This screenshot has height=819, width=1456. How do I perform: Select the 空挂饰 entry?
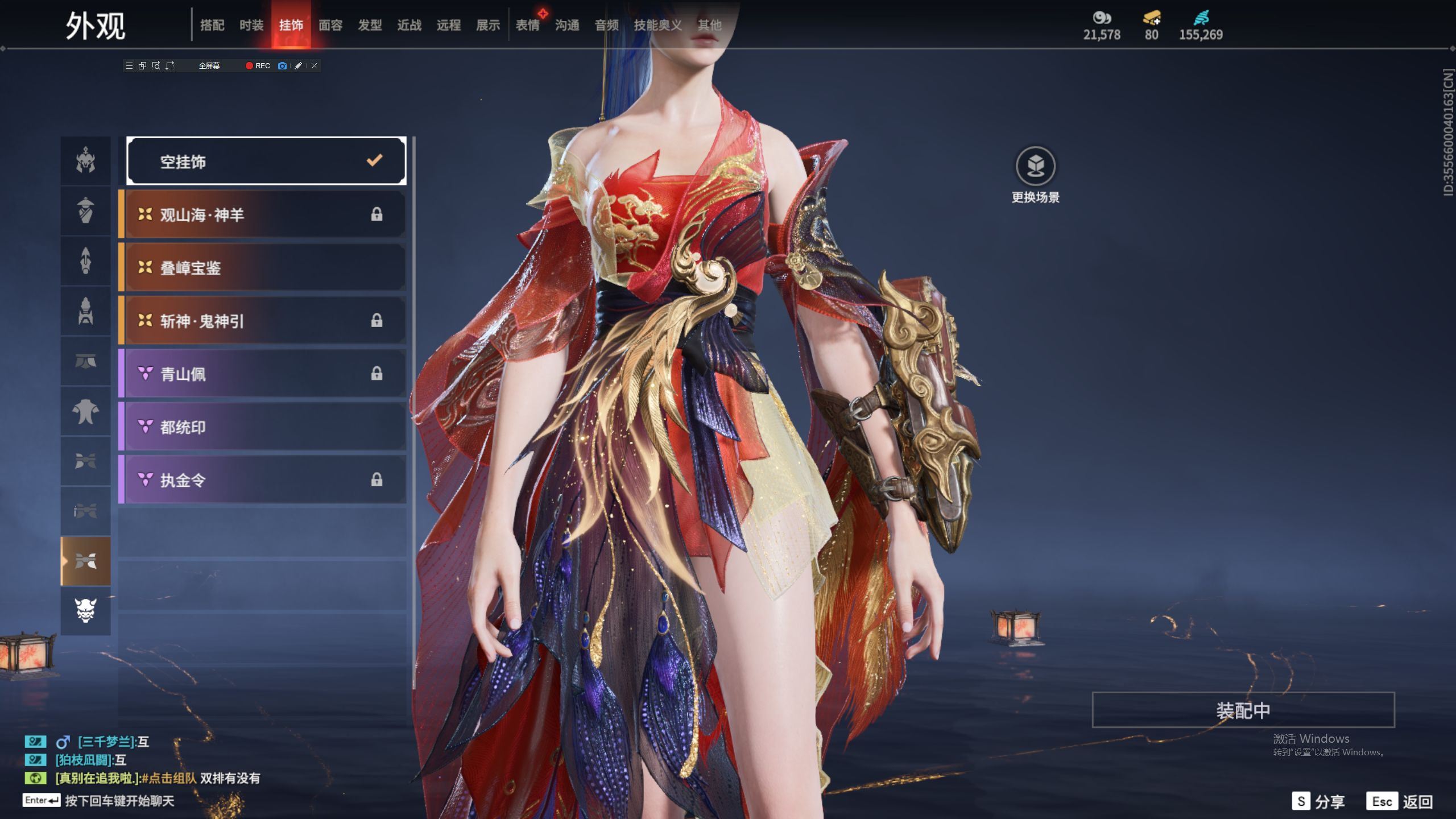tap(266, 162)
